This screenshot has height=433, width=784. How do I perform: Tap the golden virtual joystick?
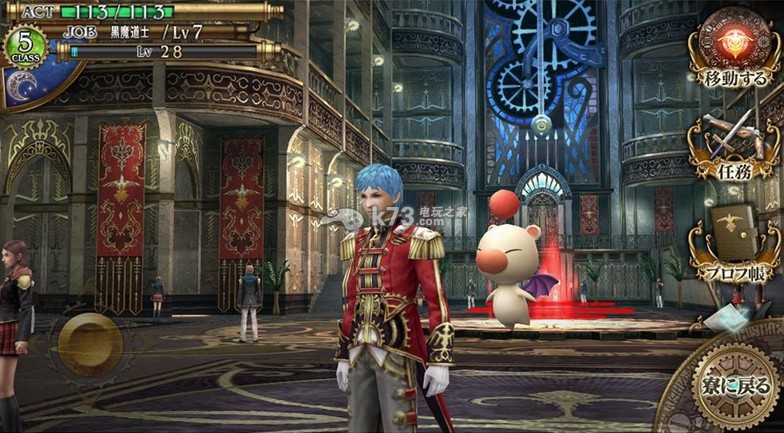tap(89, 343)
